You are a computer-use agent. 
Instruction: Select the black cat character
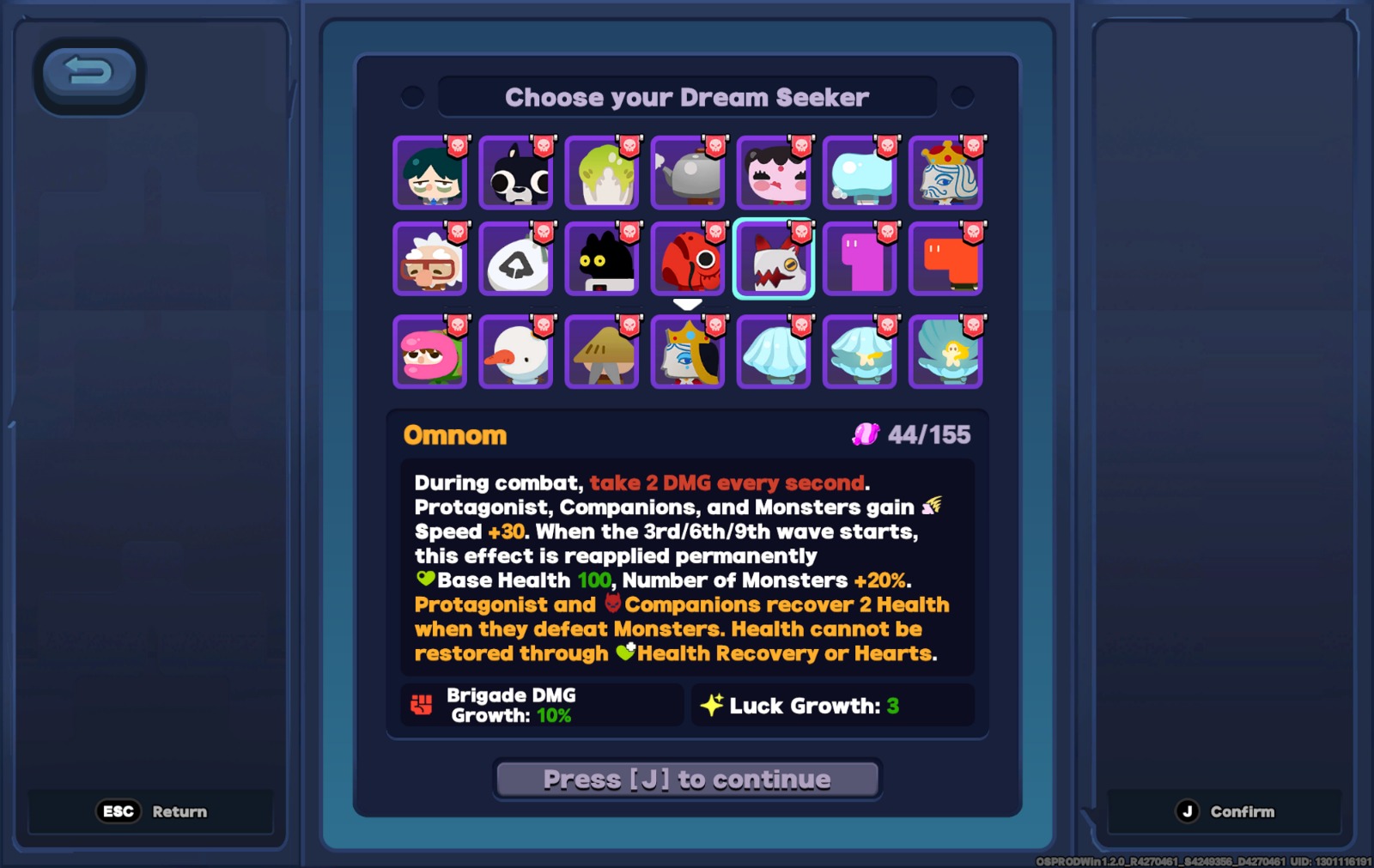[602, 260]
